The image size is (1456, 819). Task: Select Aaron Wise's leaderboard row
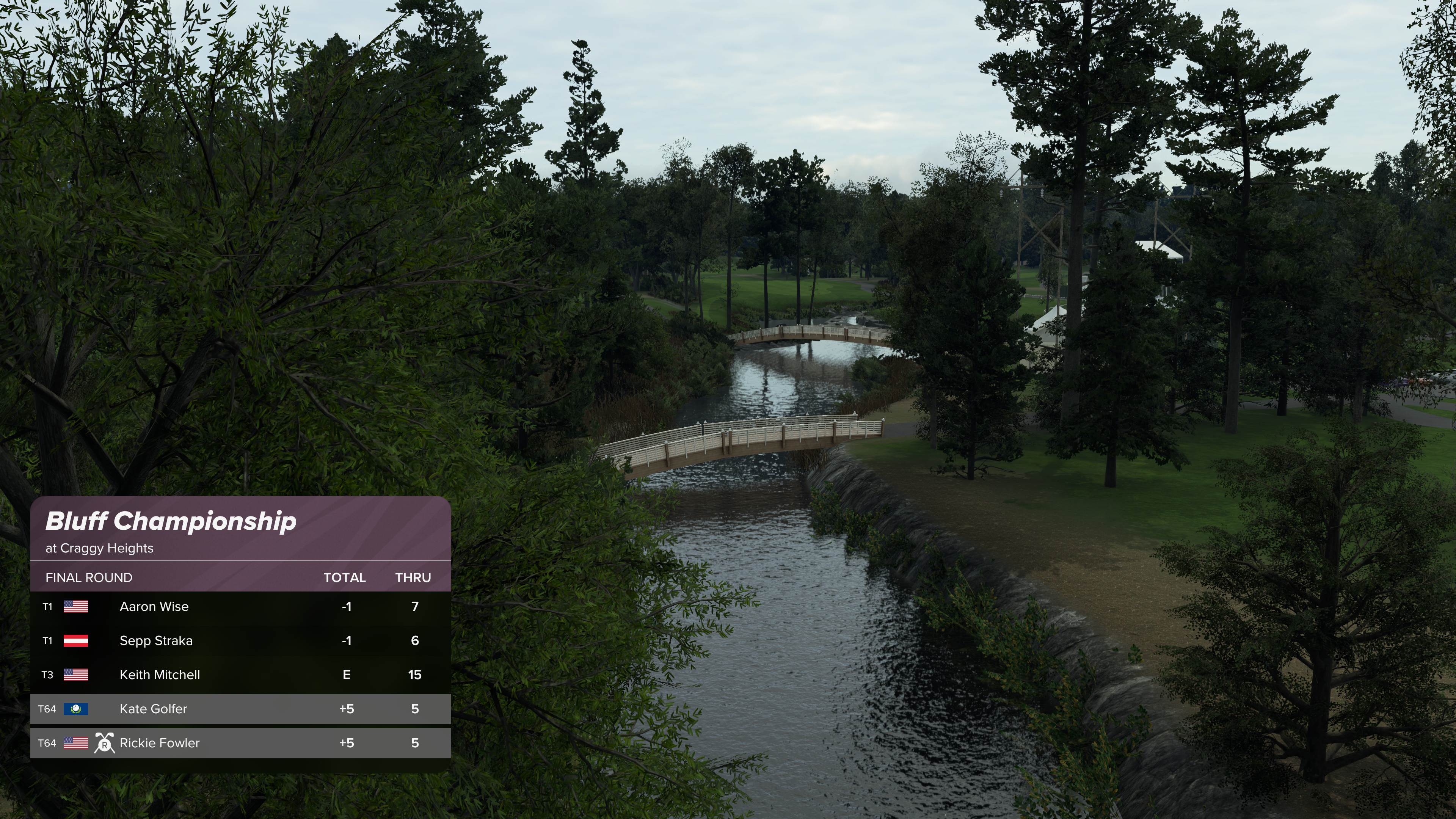click(x=240, y=607)
